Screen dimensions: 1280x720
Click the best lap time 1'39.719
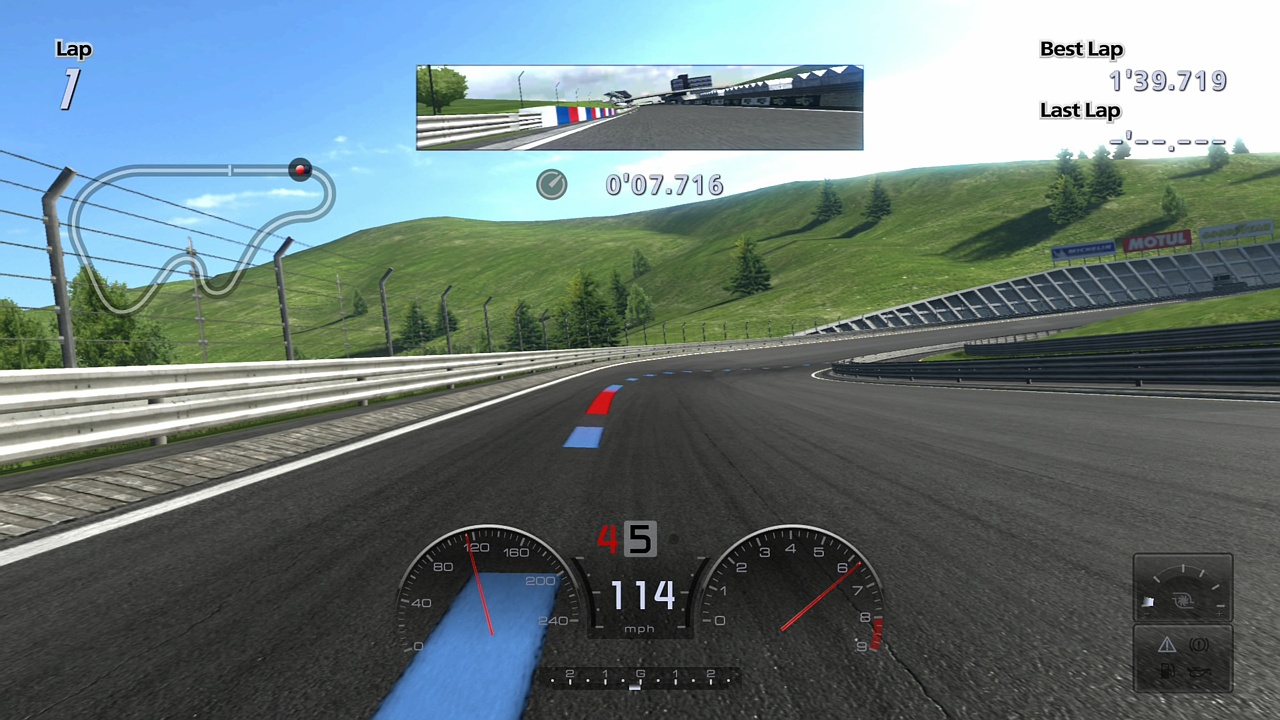pos(1166,80)
